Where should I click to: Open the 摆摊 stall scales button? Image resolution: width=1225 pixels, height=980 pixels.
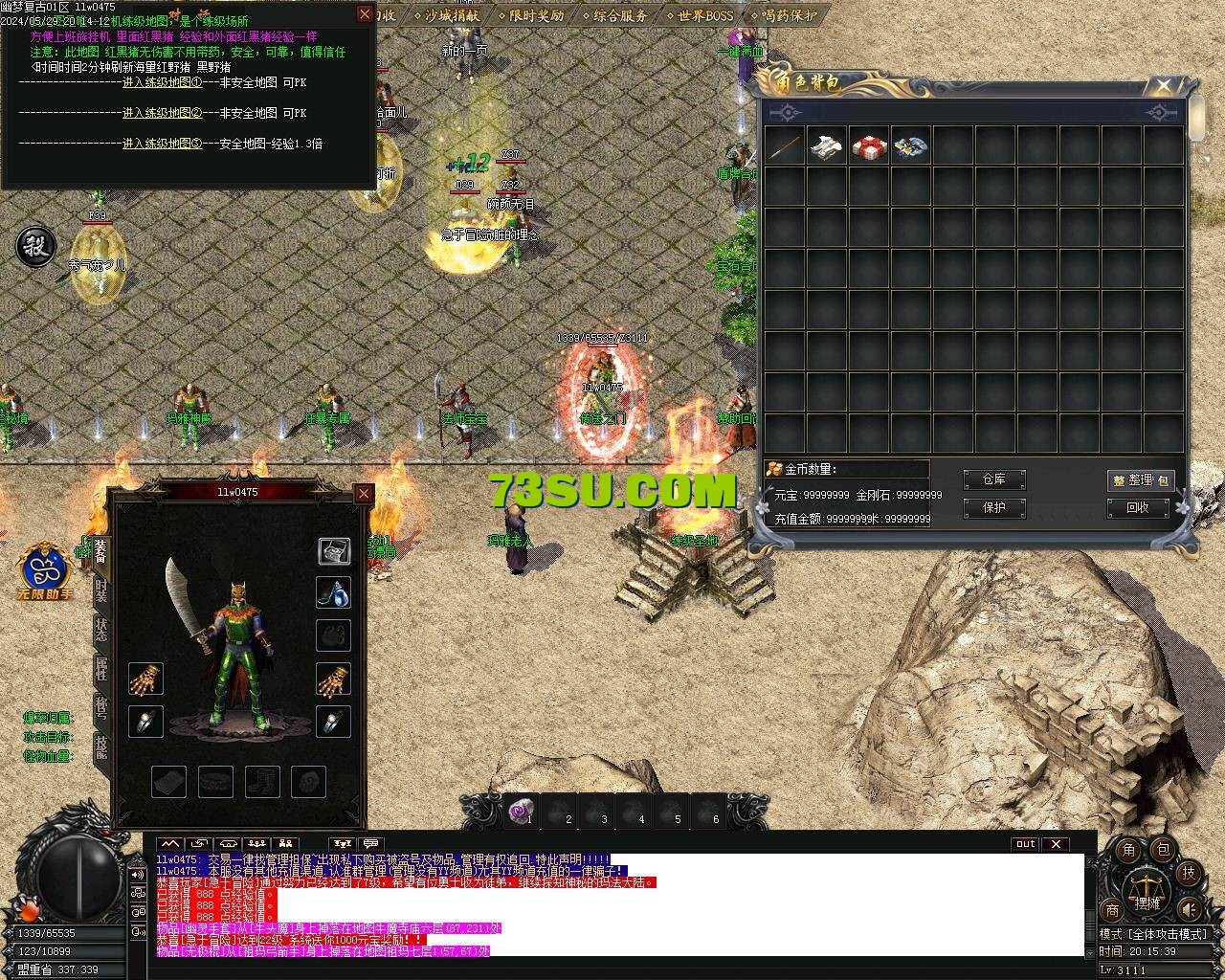[1145, 890]
